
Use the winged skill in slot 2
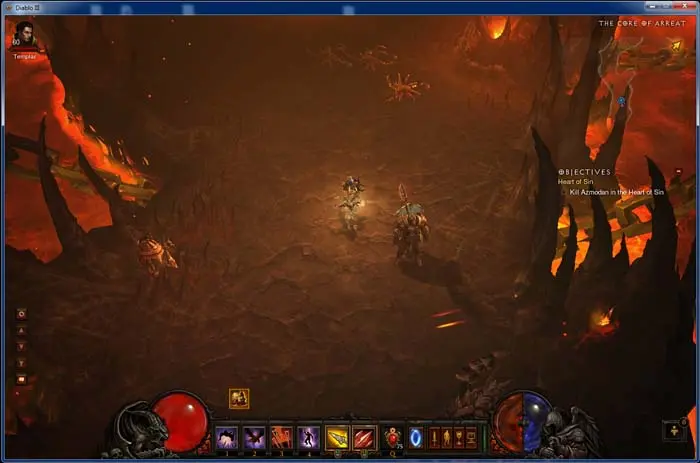tap(254, 437)
